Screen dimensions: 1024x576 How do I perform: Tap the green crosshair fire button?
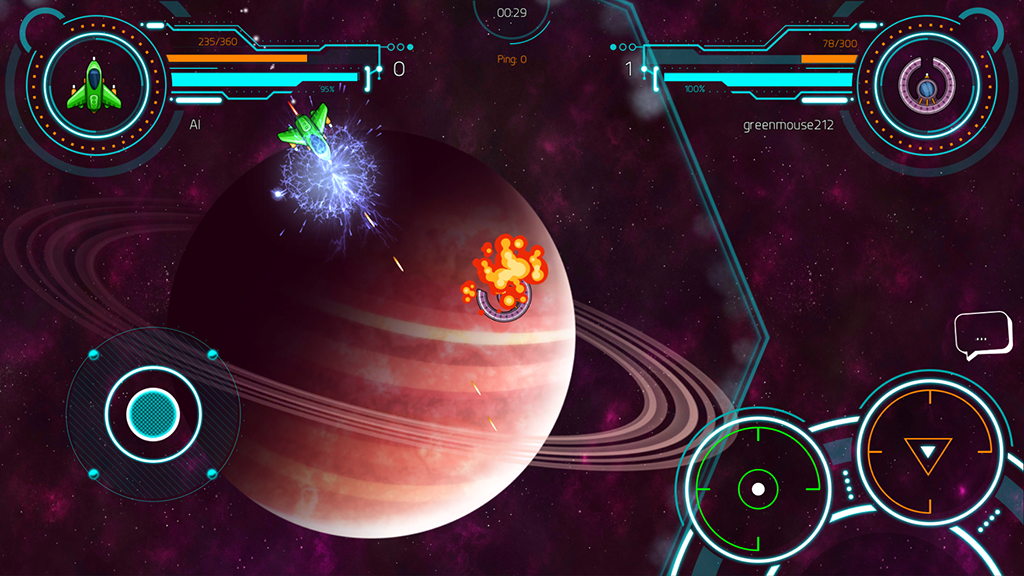[x=758, y=489]
